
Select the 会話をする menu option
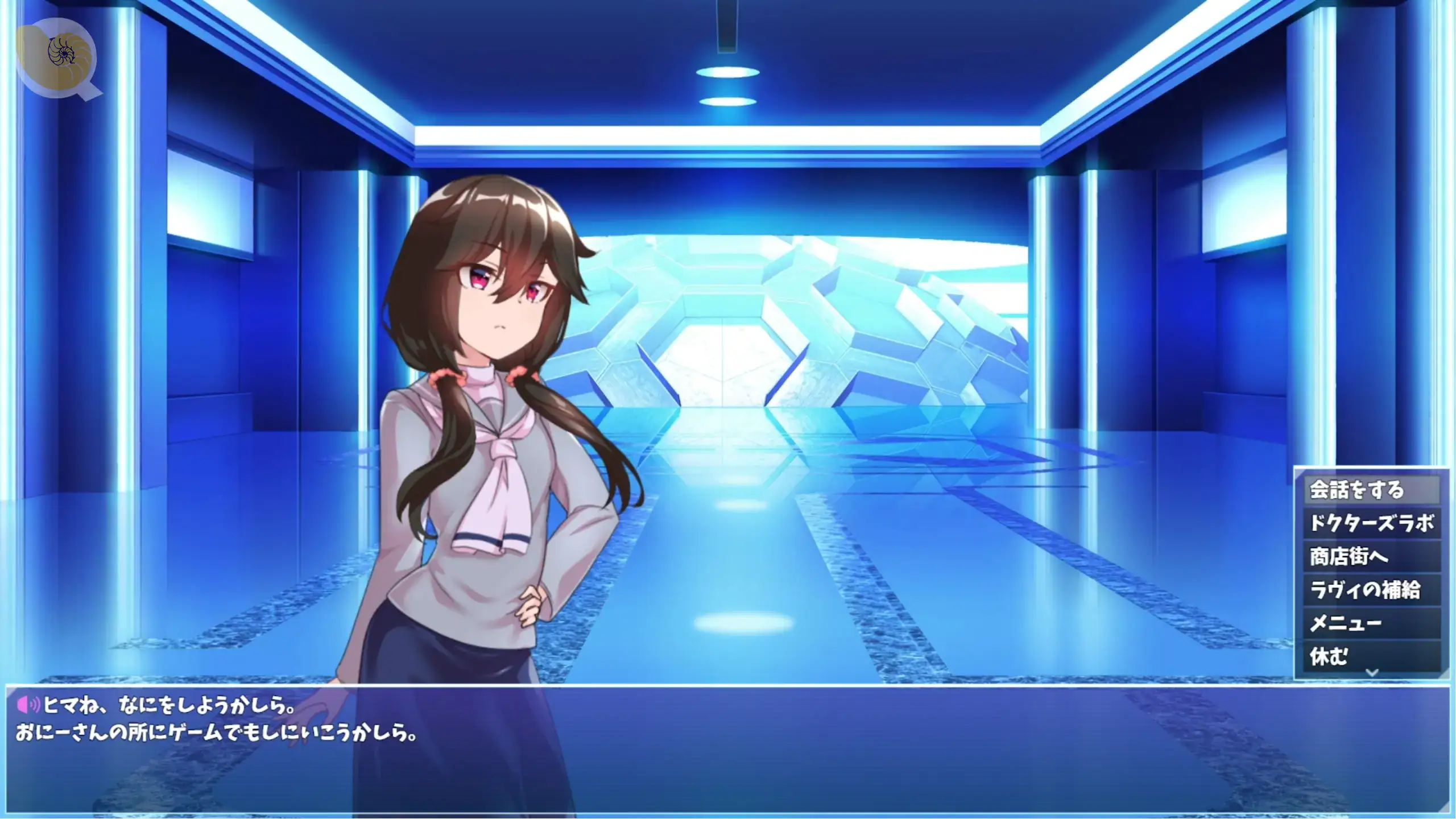click(x=1371, y=490)
